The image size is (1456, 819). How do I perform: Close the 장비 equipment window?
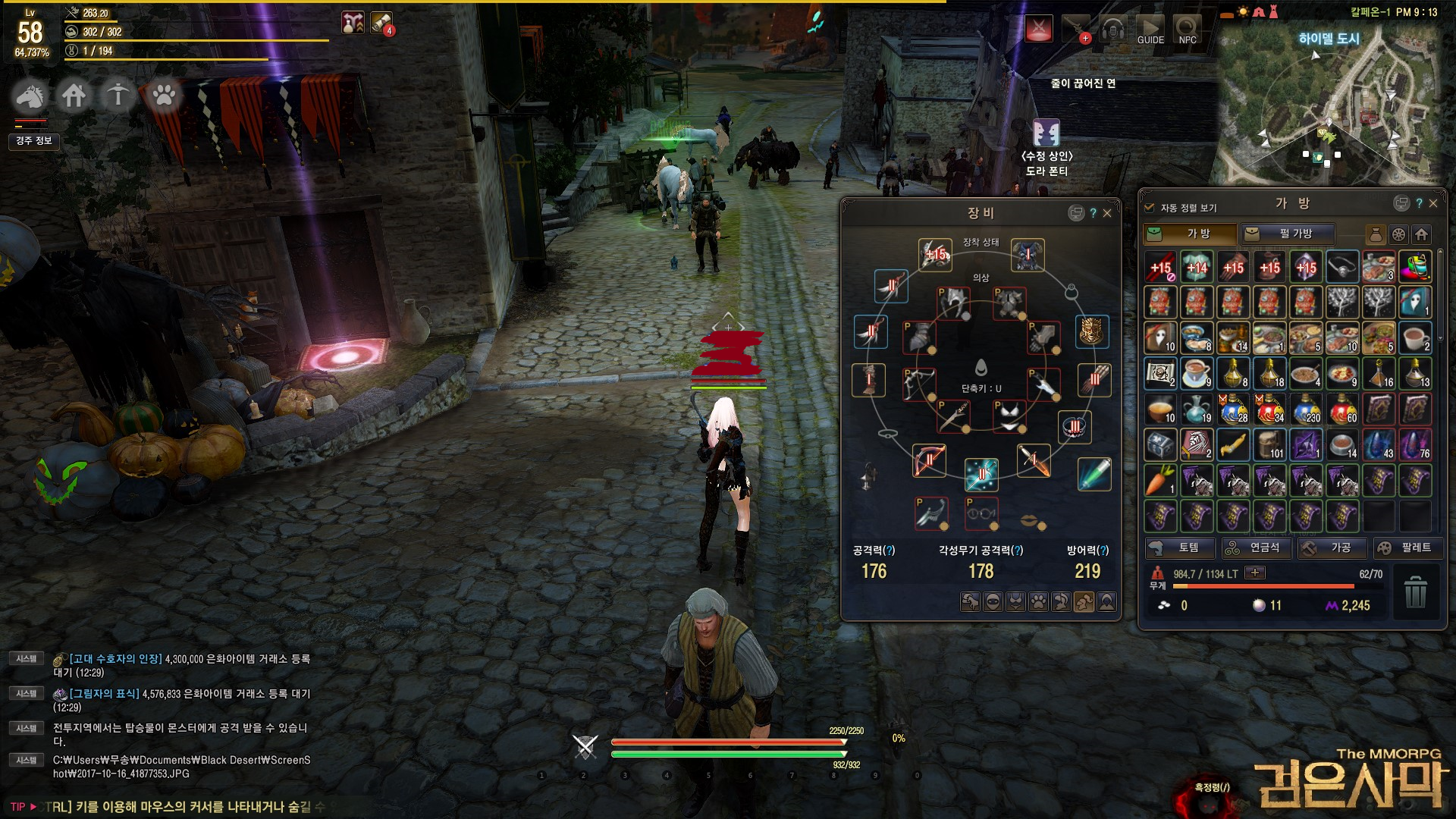point(1107,213)
